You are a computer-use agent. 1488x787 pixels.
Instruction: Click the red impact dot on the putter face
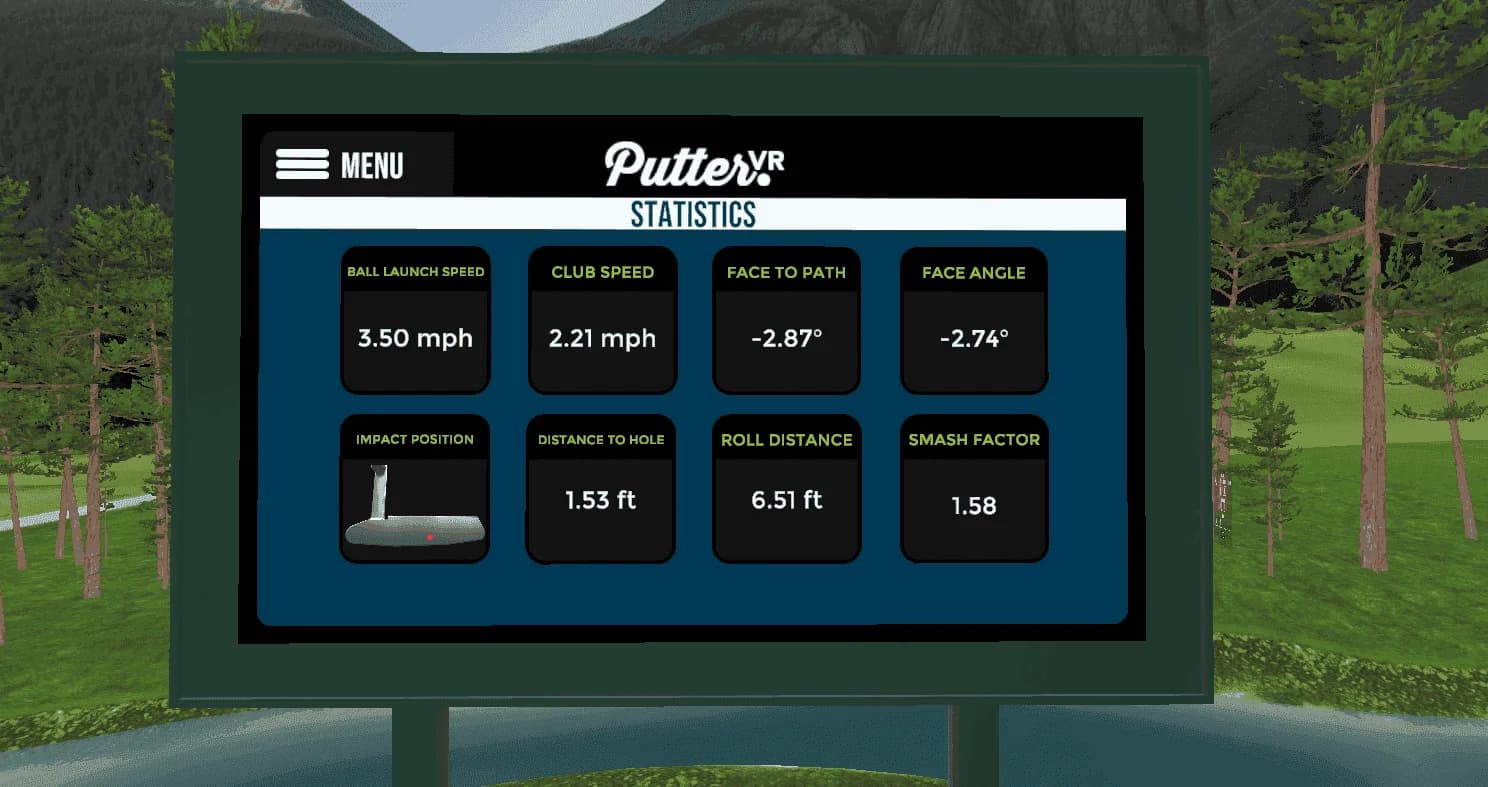[431, 537]
